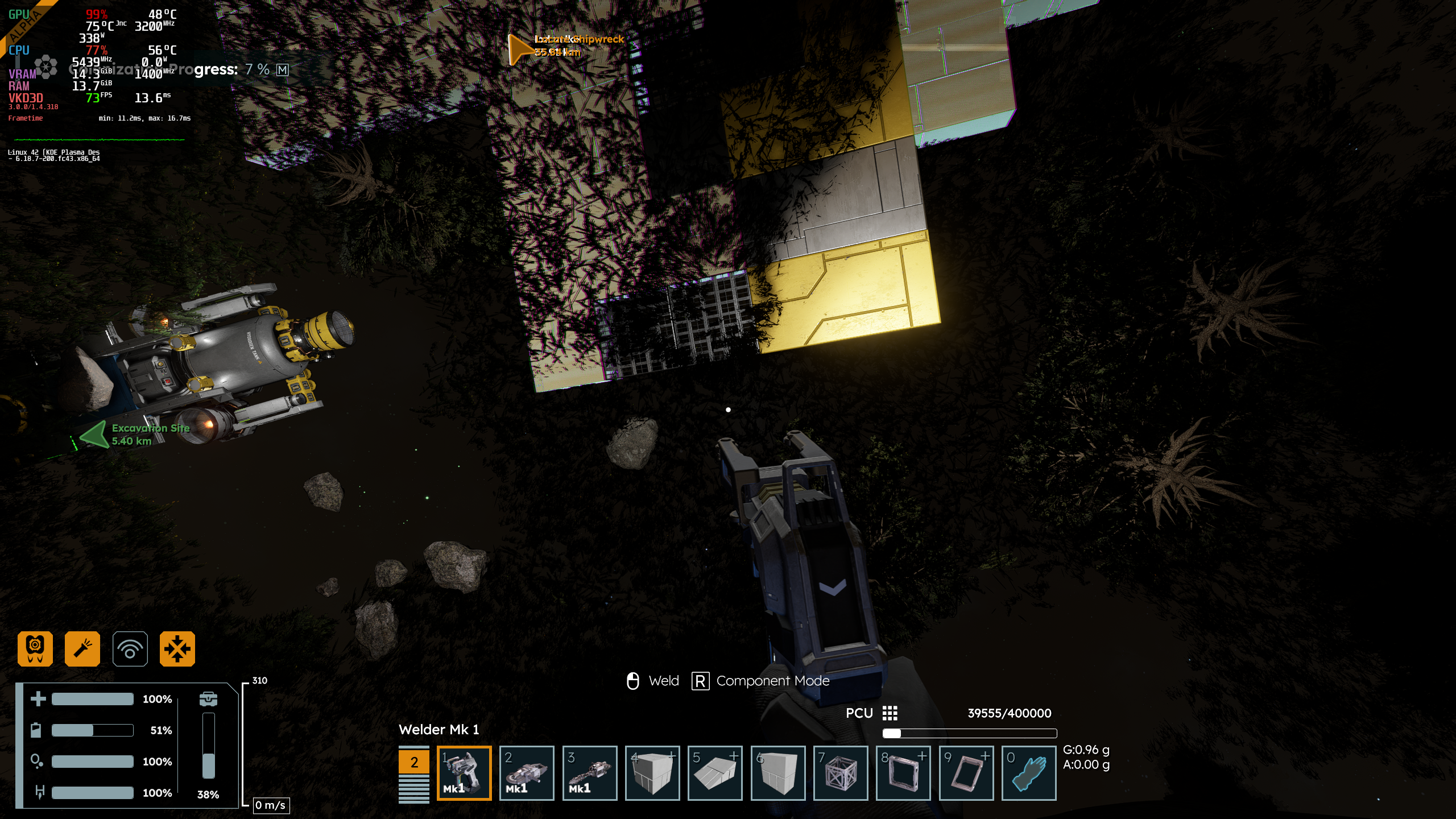The image size is (1456, 819).
Task: Pick the cube armor block in slot 4
Action: coord(652,773)
